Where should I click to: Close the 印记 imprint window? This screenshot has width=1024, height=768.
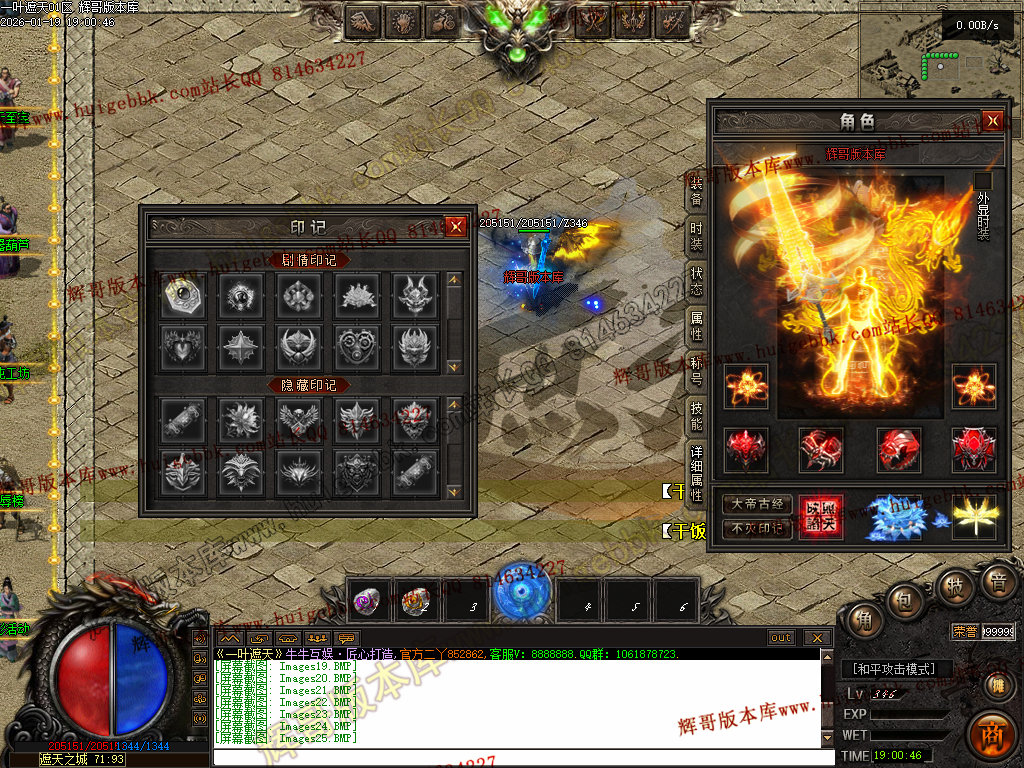456,227
